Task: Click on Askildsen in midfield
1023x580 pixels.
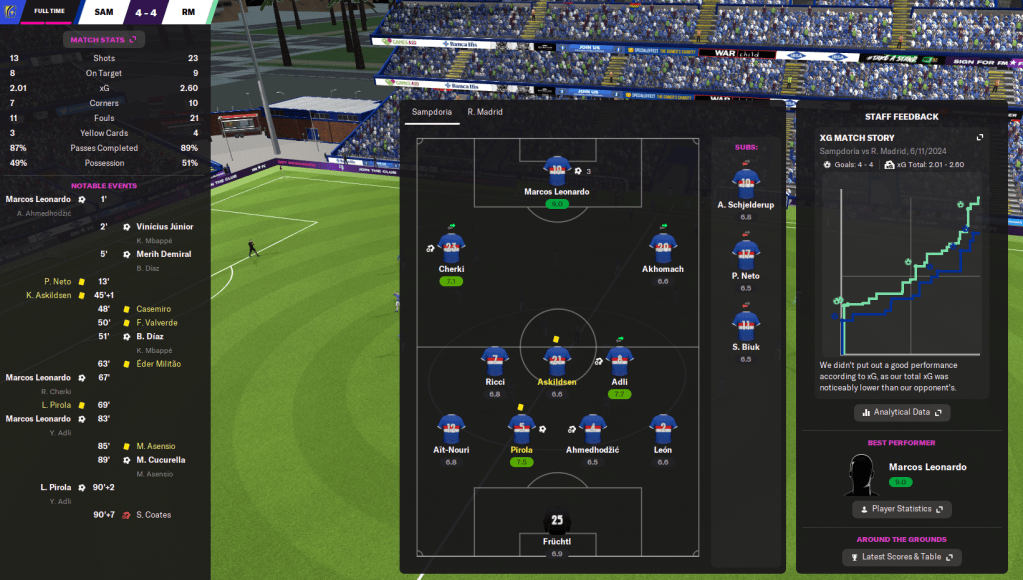Action: (557, 361)
